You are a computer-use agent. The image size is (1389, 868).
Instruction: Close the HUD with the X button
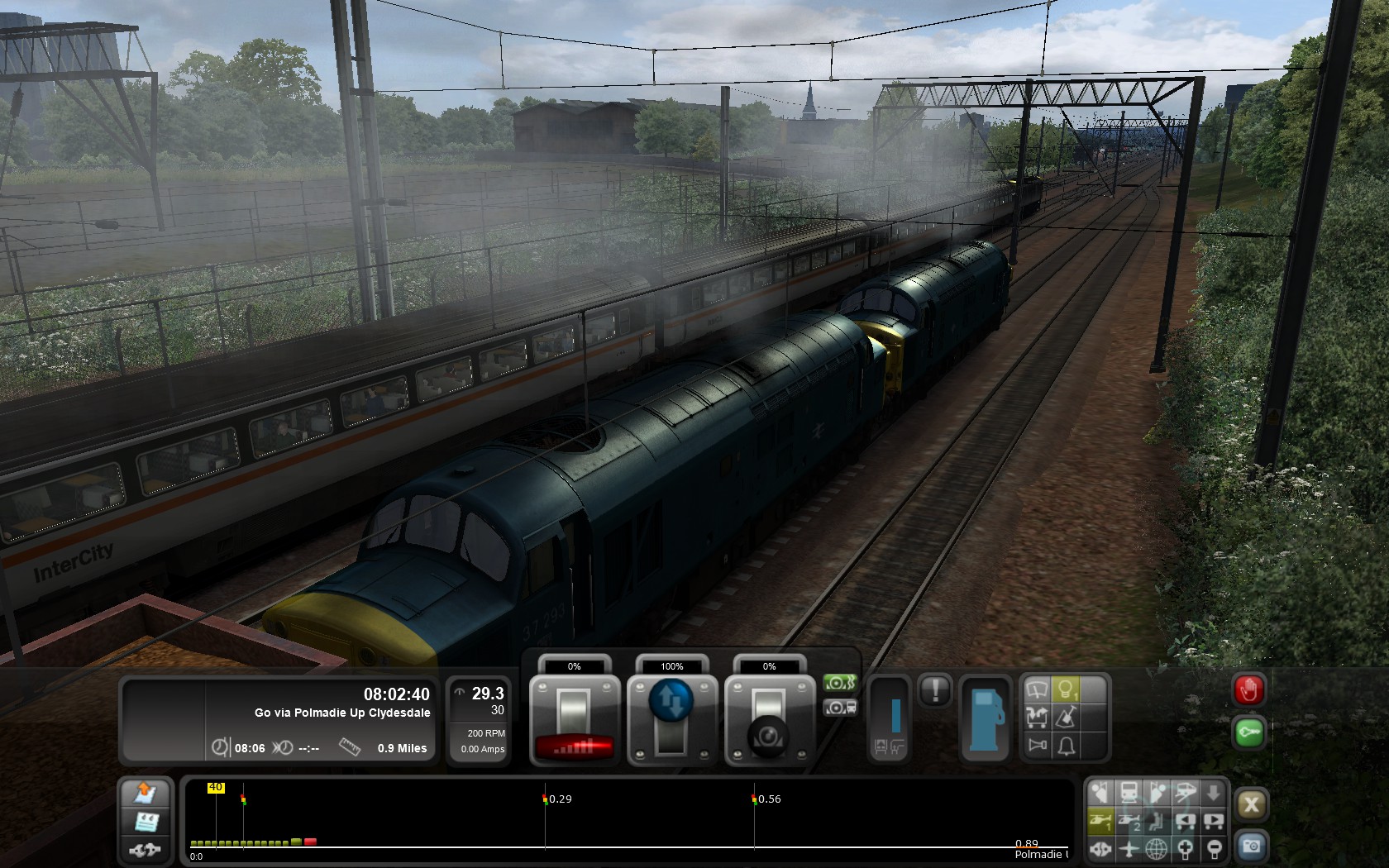click(x=1251, y=805)
